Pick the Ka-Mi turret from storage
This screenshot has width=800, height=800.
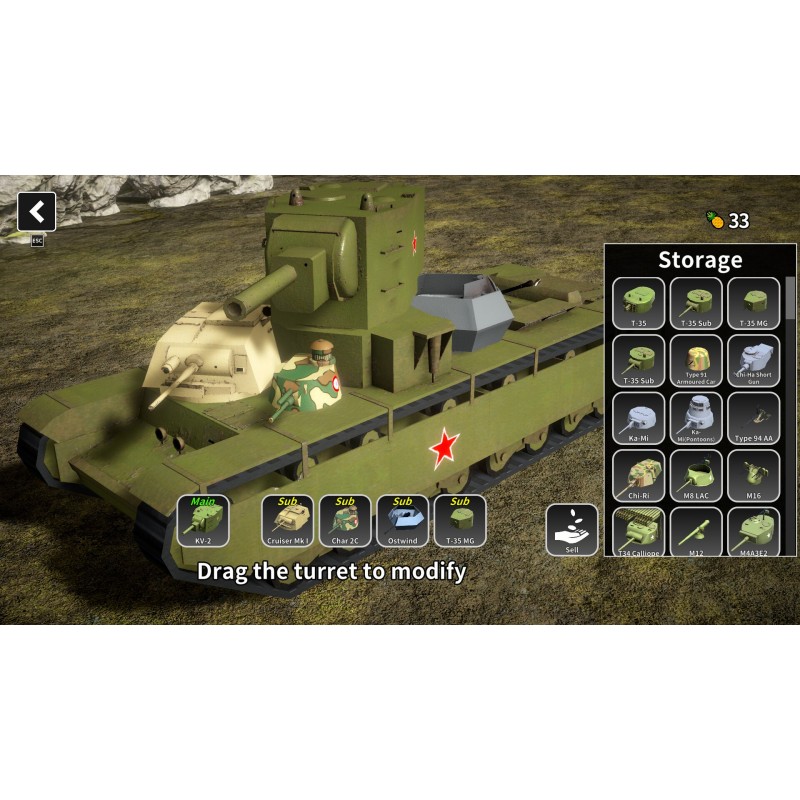(638, 418)
